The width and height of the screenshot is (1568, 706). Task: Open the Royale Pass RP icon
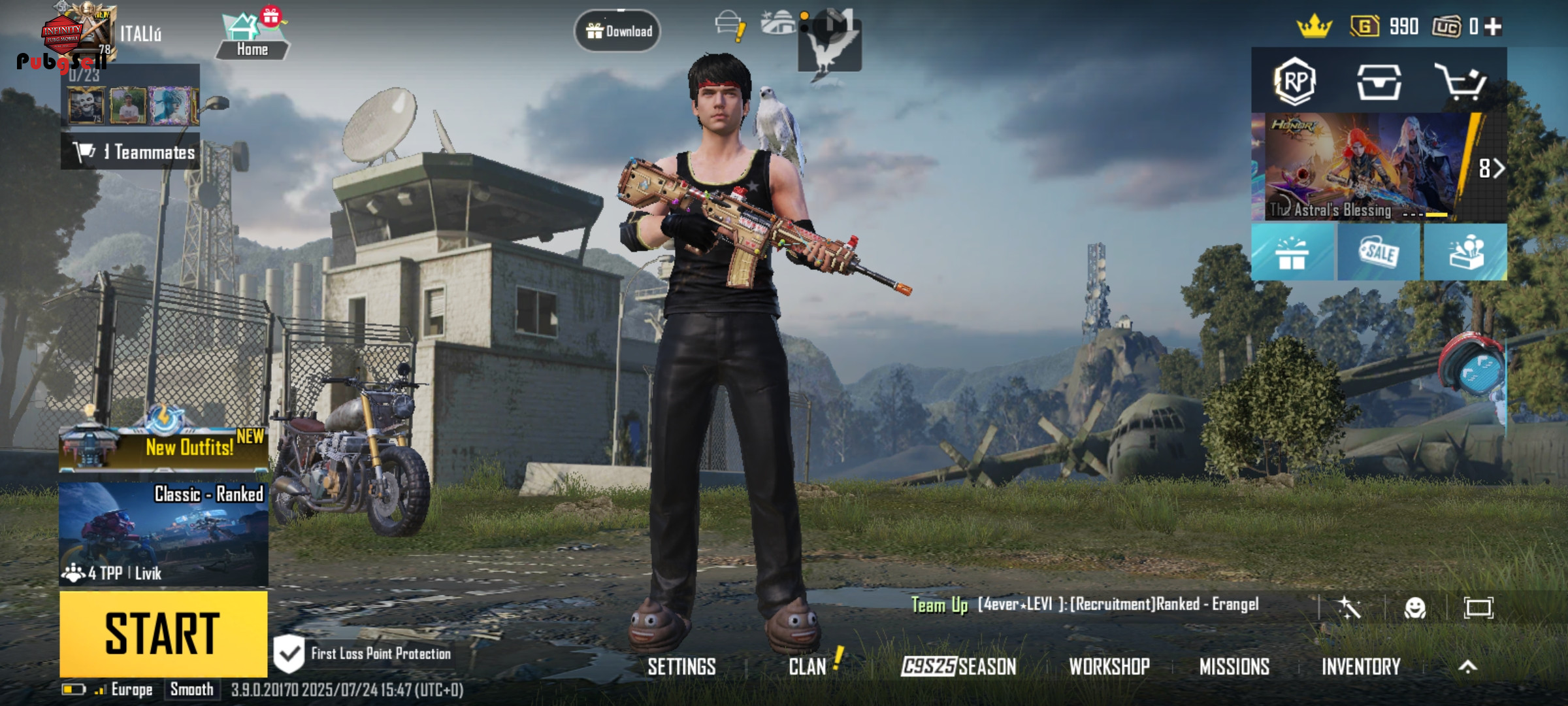click(1294, 82)
